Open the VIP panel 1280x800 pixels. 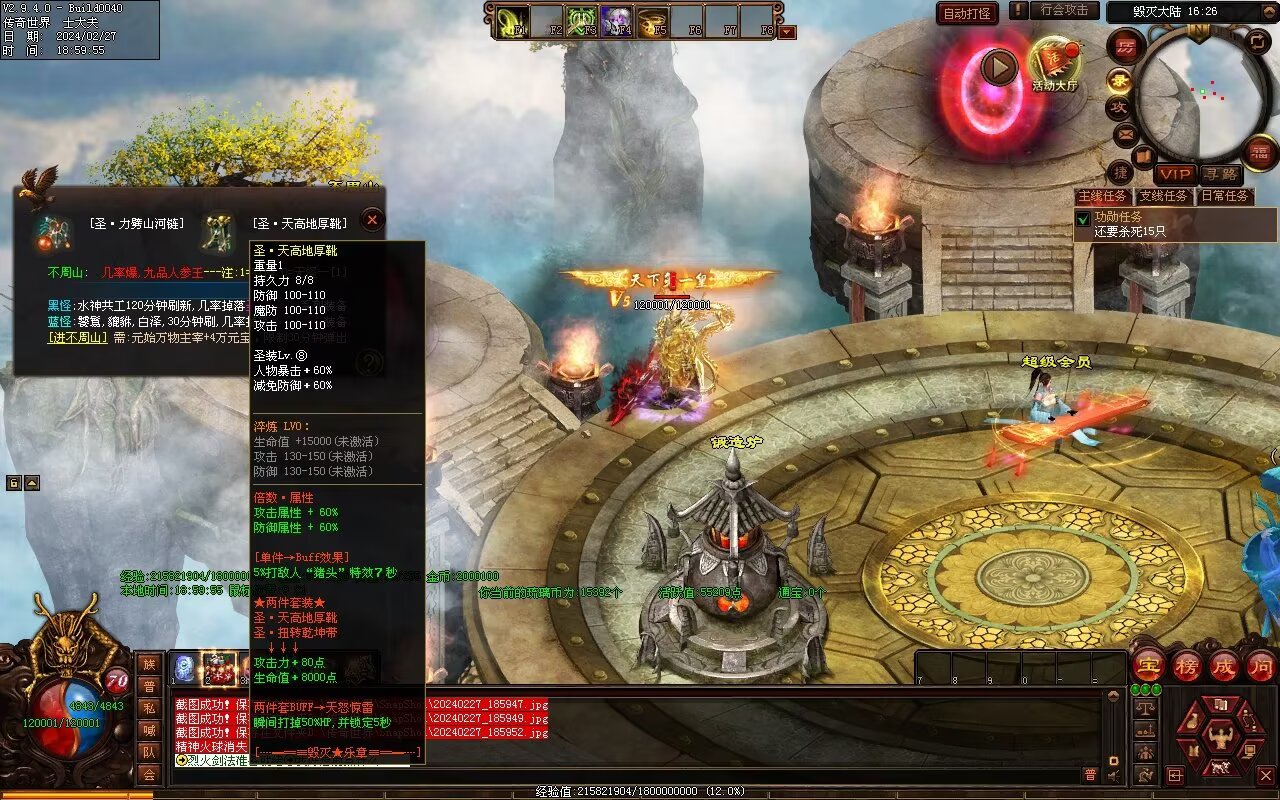1175,174
